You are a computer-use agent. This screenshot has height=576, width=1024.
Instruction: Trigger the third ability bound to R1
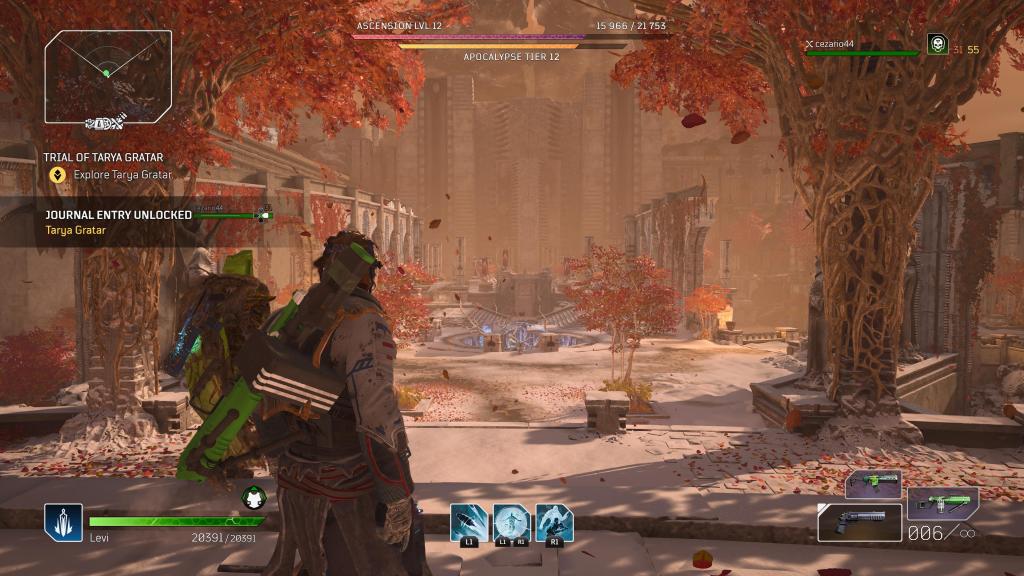click(x=554, y=521)
